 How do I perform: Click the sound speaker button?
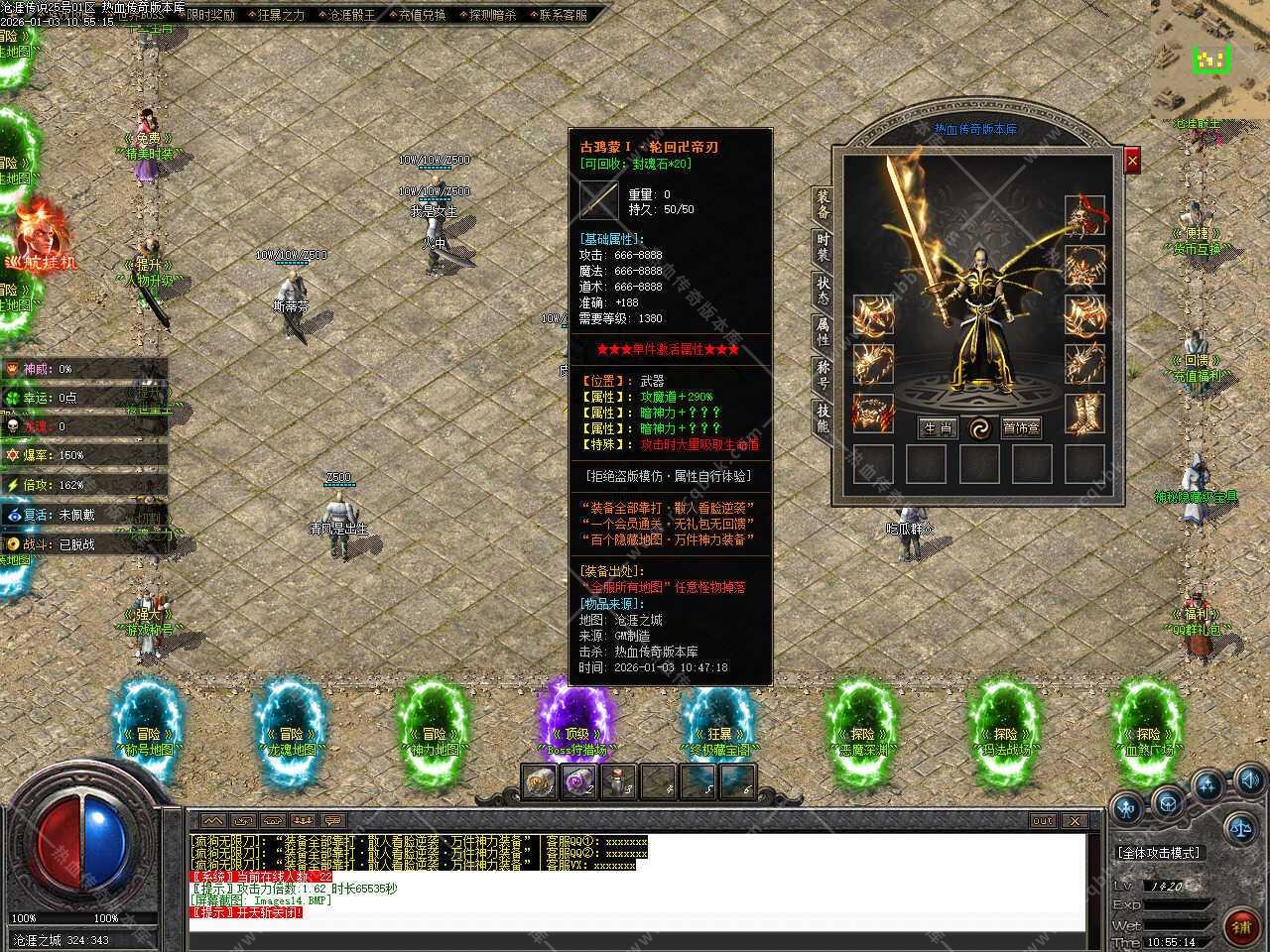tap(1249, 779)
